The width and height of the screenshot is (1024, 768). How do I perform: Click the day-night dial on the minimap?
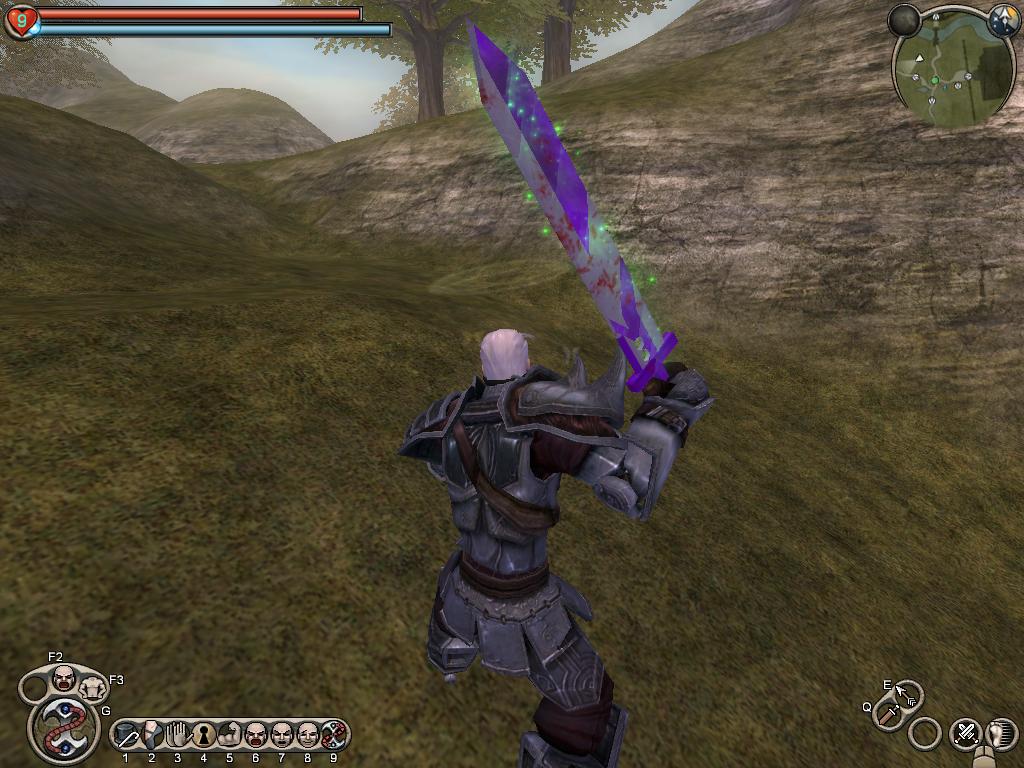click(1003, 21)
